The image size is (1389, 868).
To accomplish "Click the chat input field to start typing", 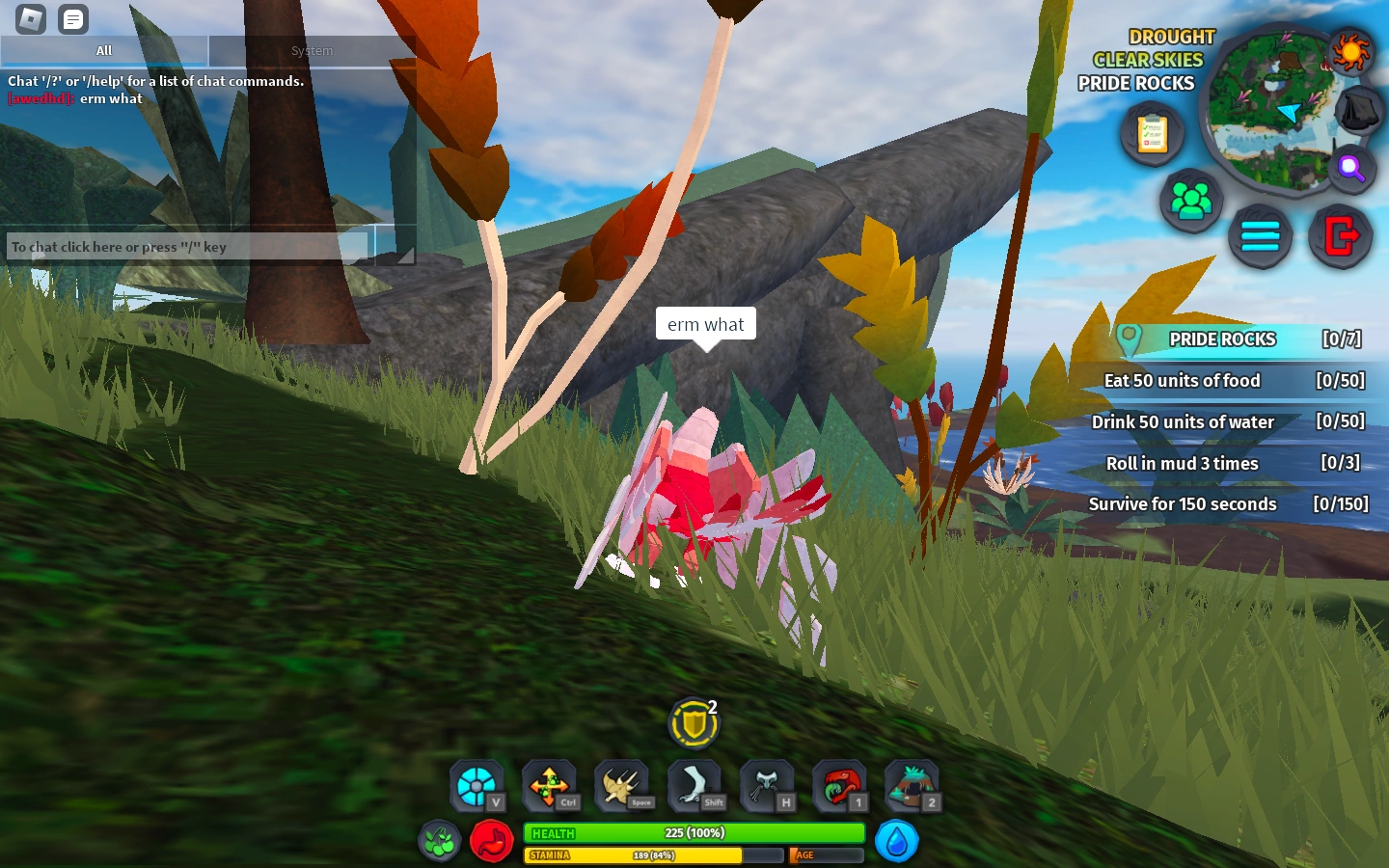I will pyautogui.click(x=183, y=247).
